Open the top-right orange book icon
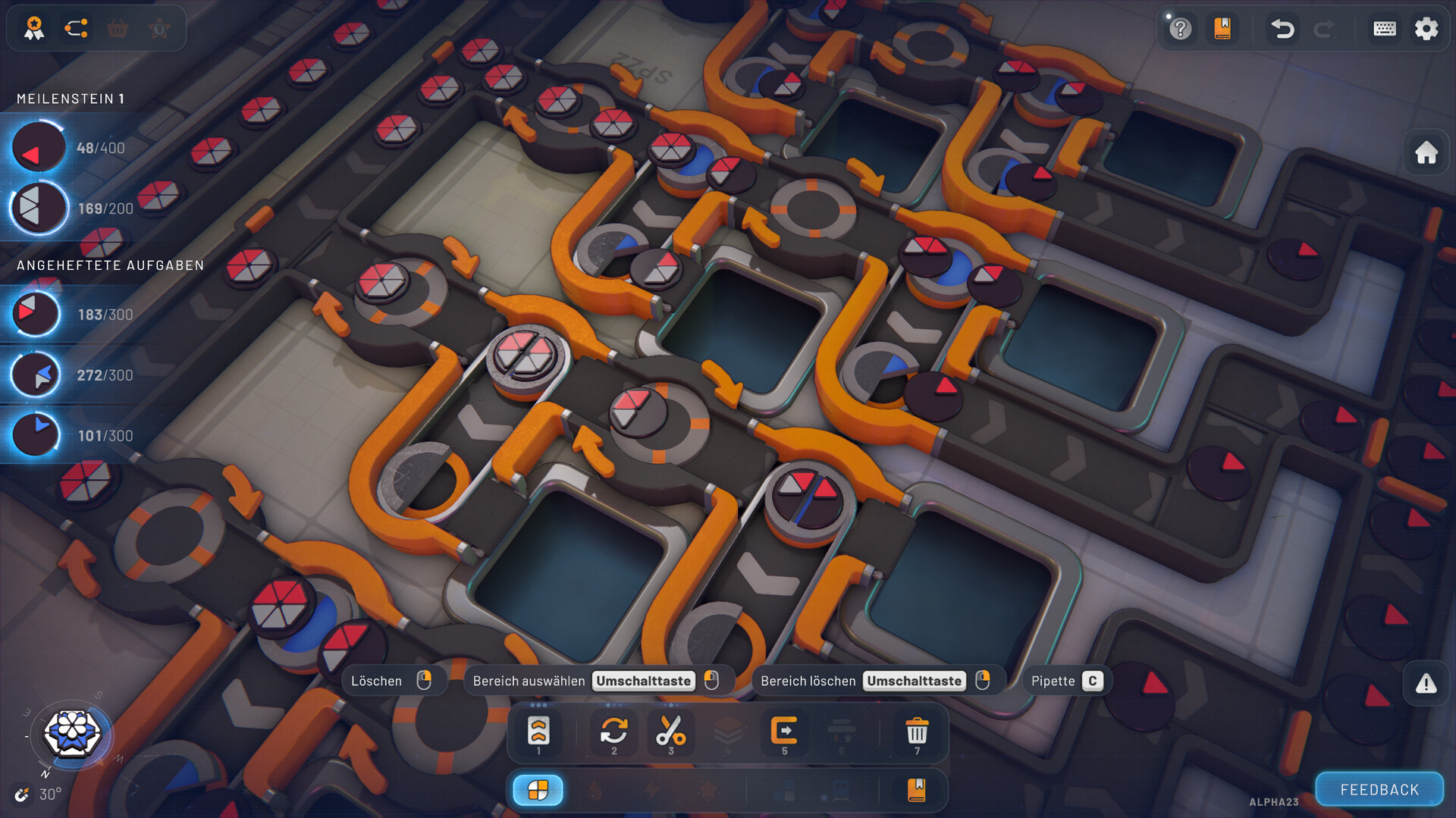 [1222, 29]
